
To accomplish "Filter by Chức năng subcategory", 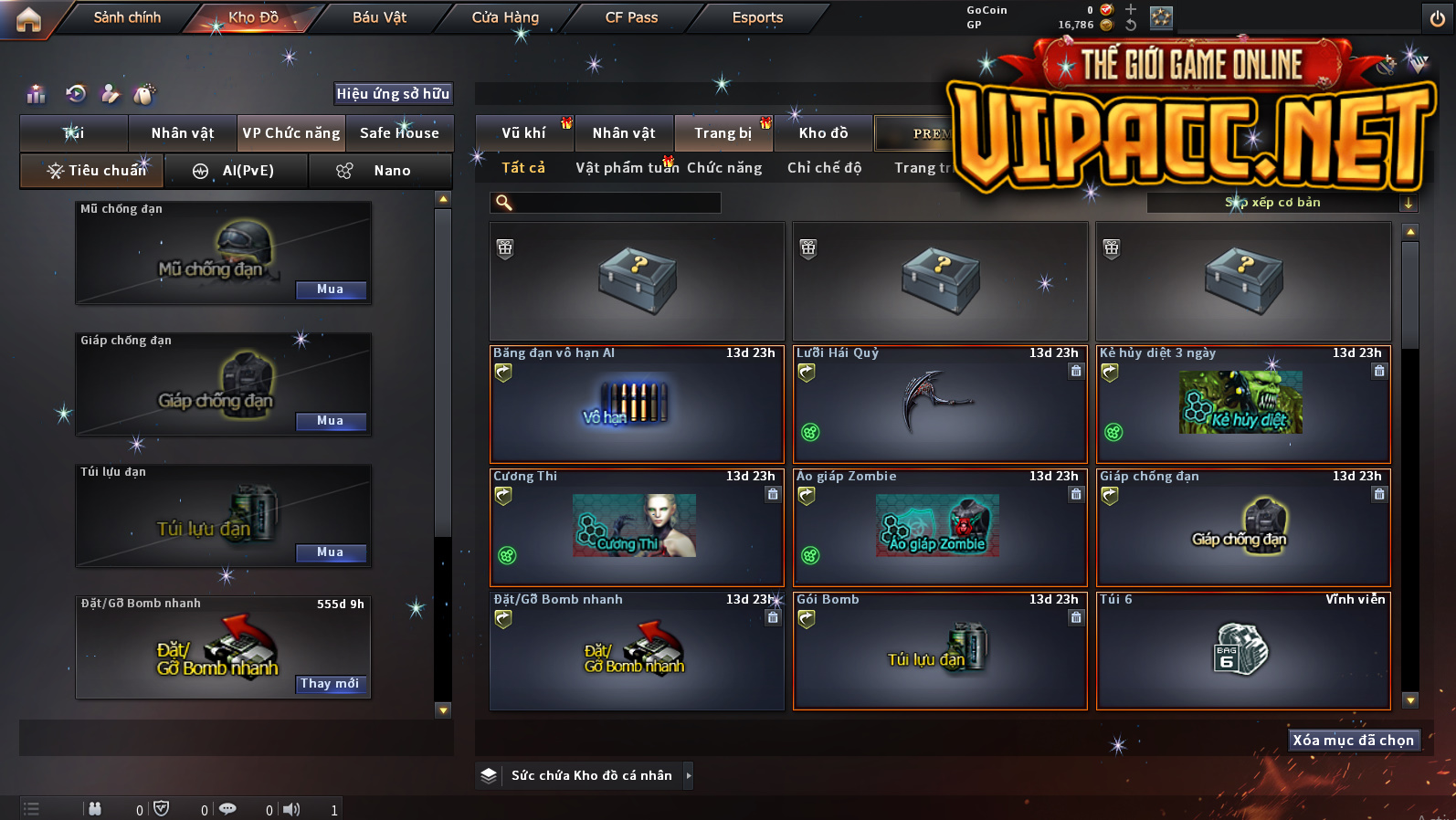I will pos(724,168).
